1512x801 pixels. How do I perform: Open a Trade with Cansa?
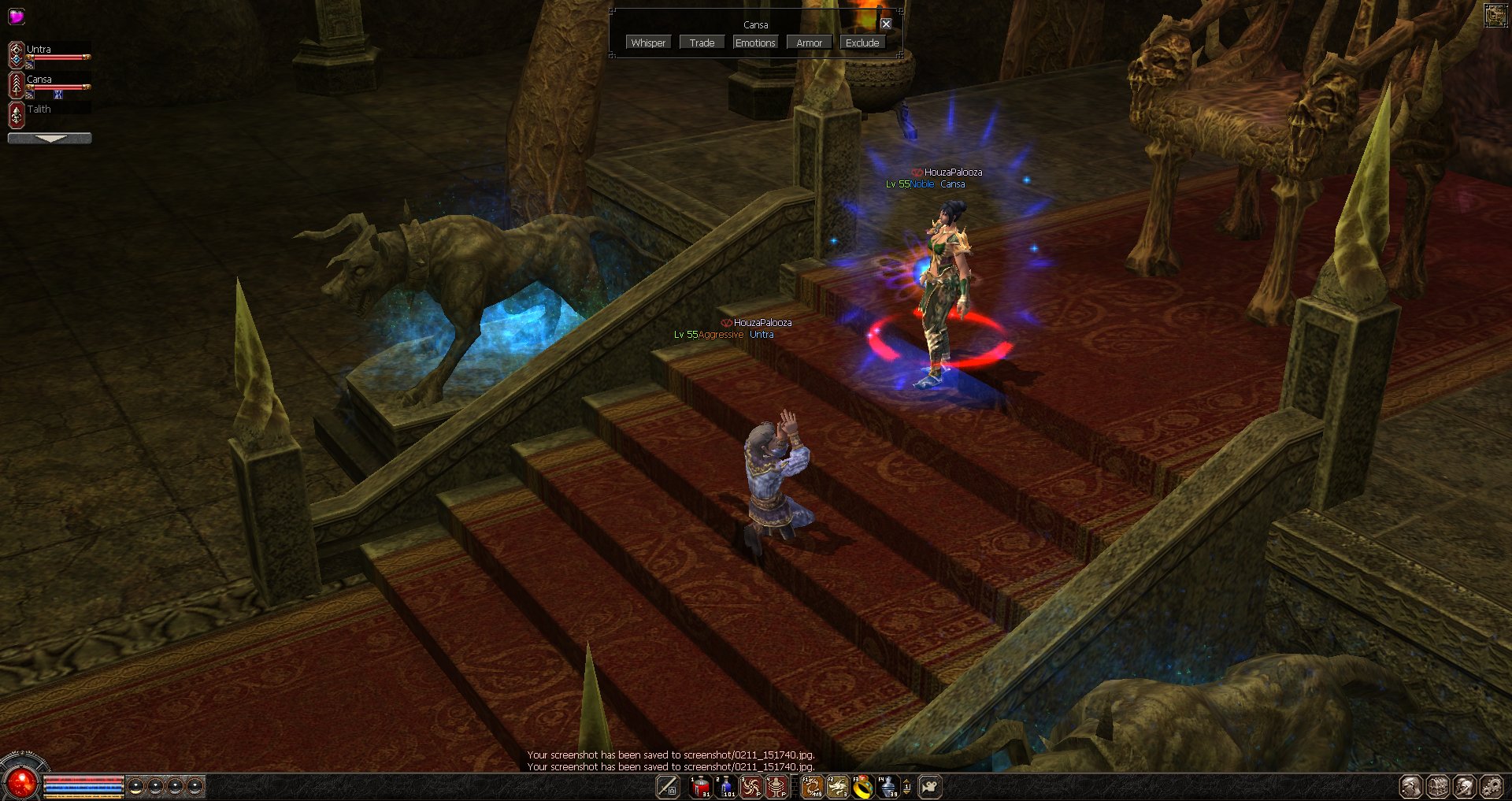pyautogui.click(x=702, y=43)
